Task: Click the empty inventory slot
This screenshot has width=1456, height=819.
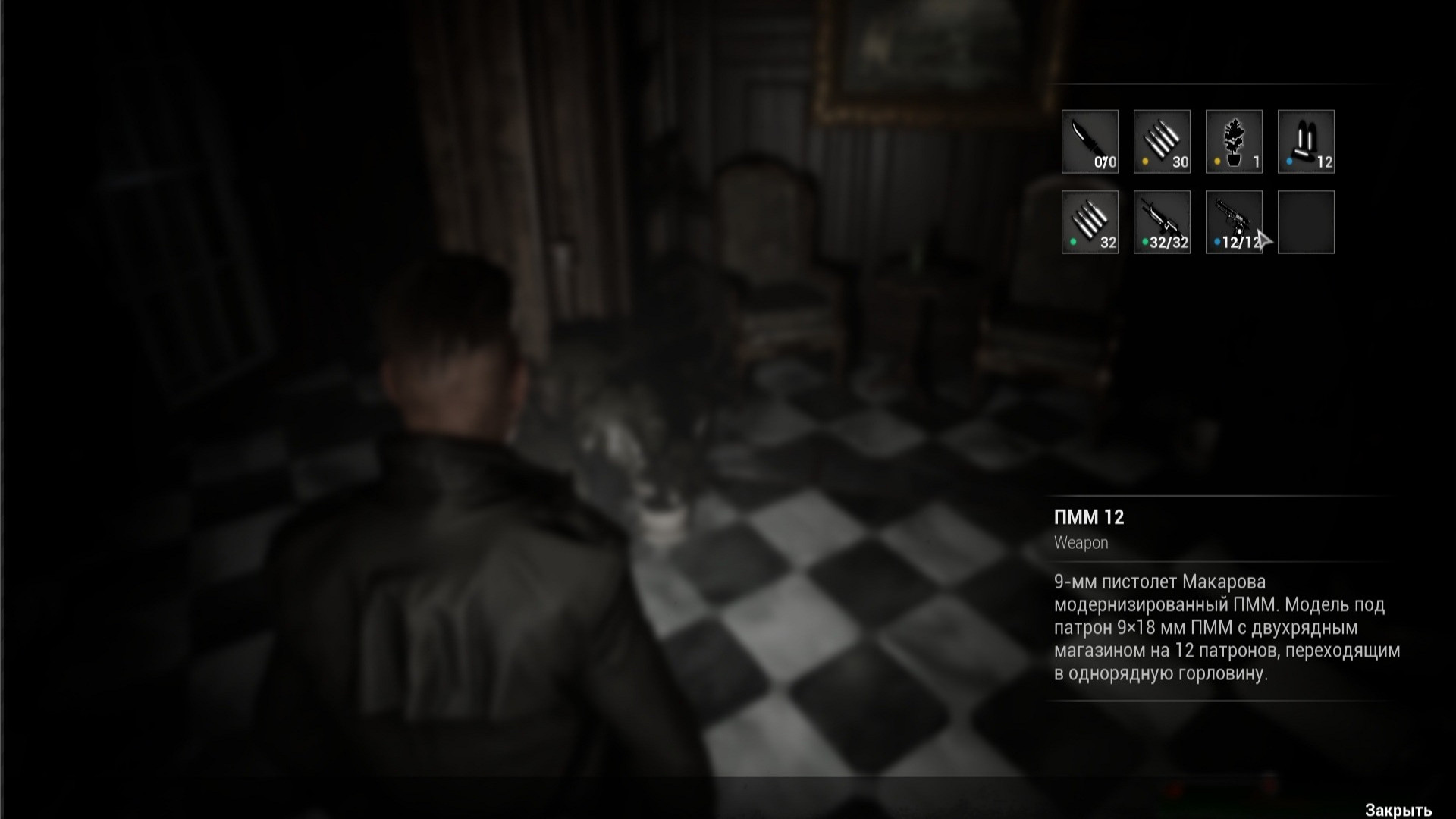Action: pos(1306,222)
